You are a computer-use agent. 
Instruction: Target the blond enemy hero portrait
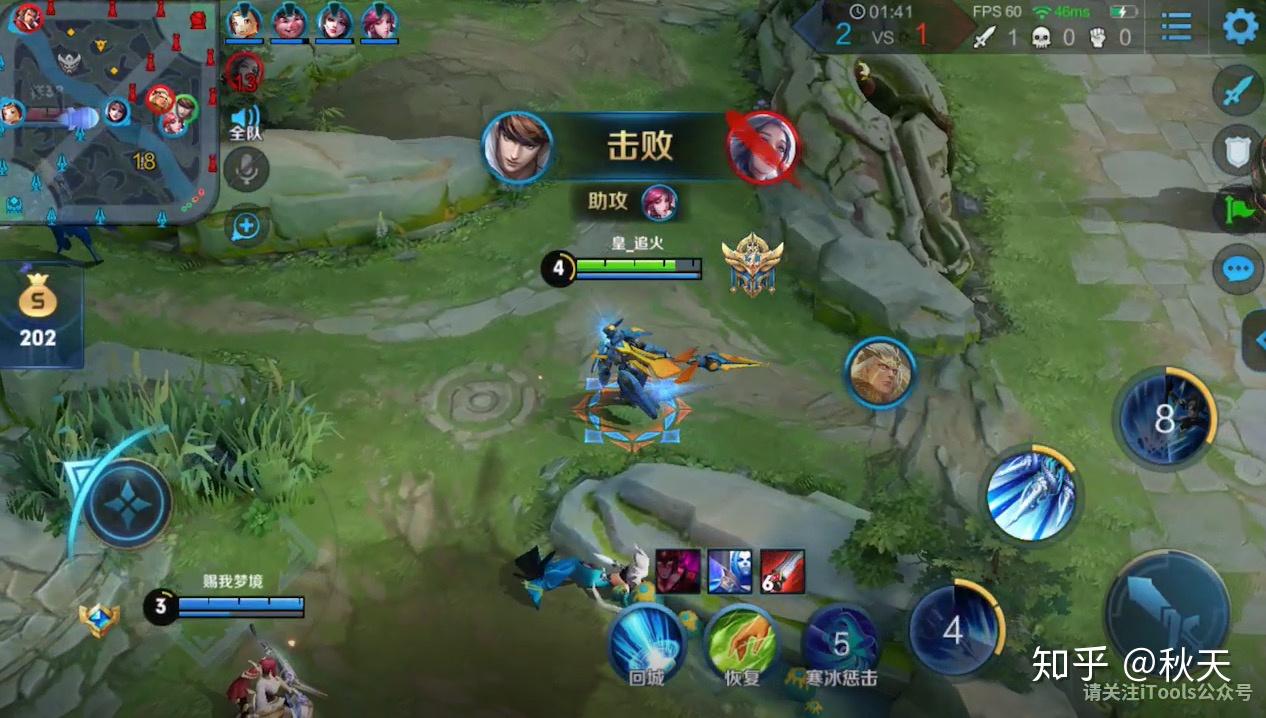pyautogui.click(x=880, y=374)
